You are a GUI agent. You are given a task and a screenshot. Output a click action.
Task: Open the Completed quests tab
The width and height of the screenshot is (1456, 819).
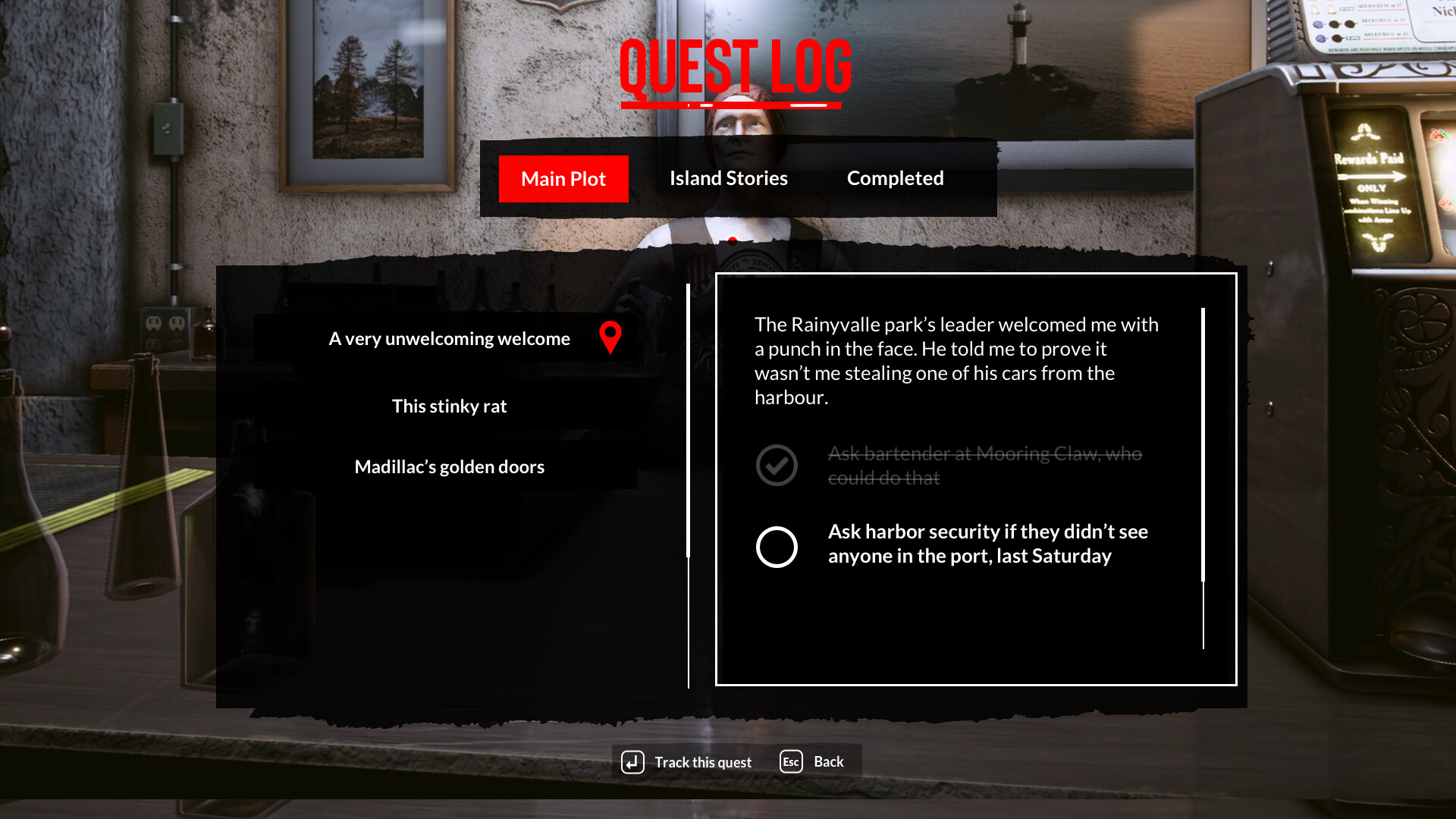895,178
